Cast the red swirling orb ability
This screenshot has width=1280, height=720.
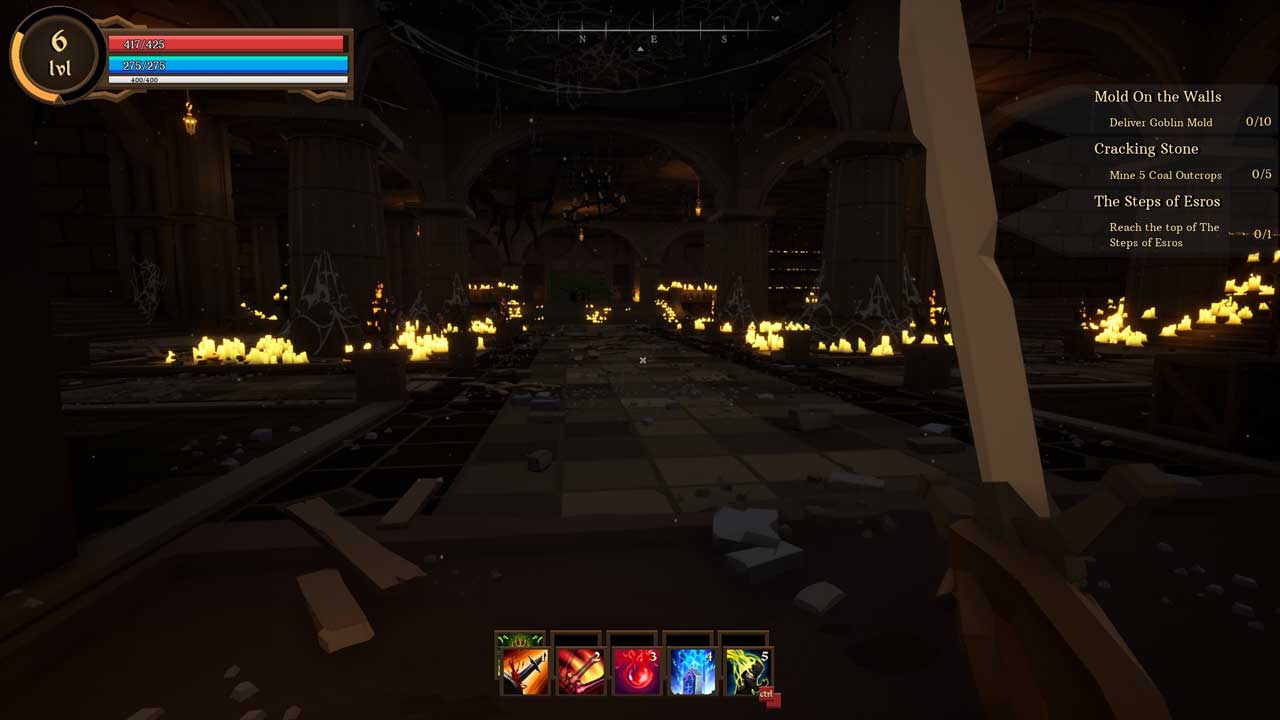pos(635,671)
